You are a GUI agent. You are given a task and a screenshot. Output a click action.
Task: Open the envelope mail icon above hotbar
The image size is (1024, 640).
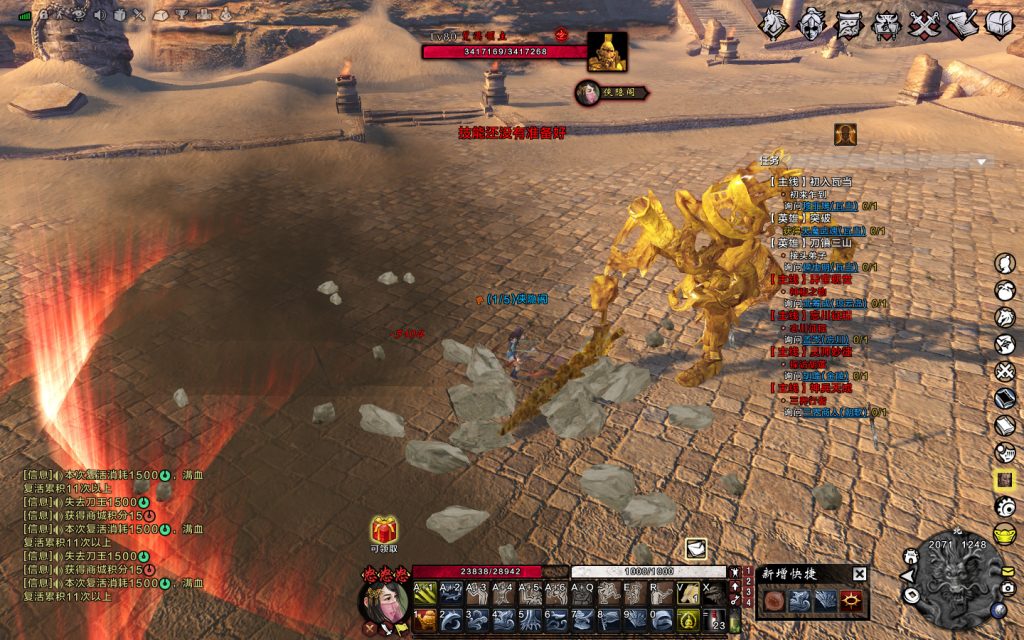coord(696,548)
